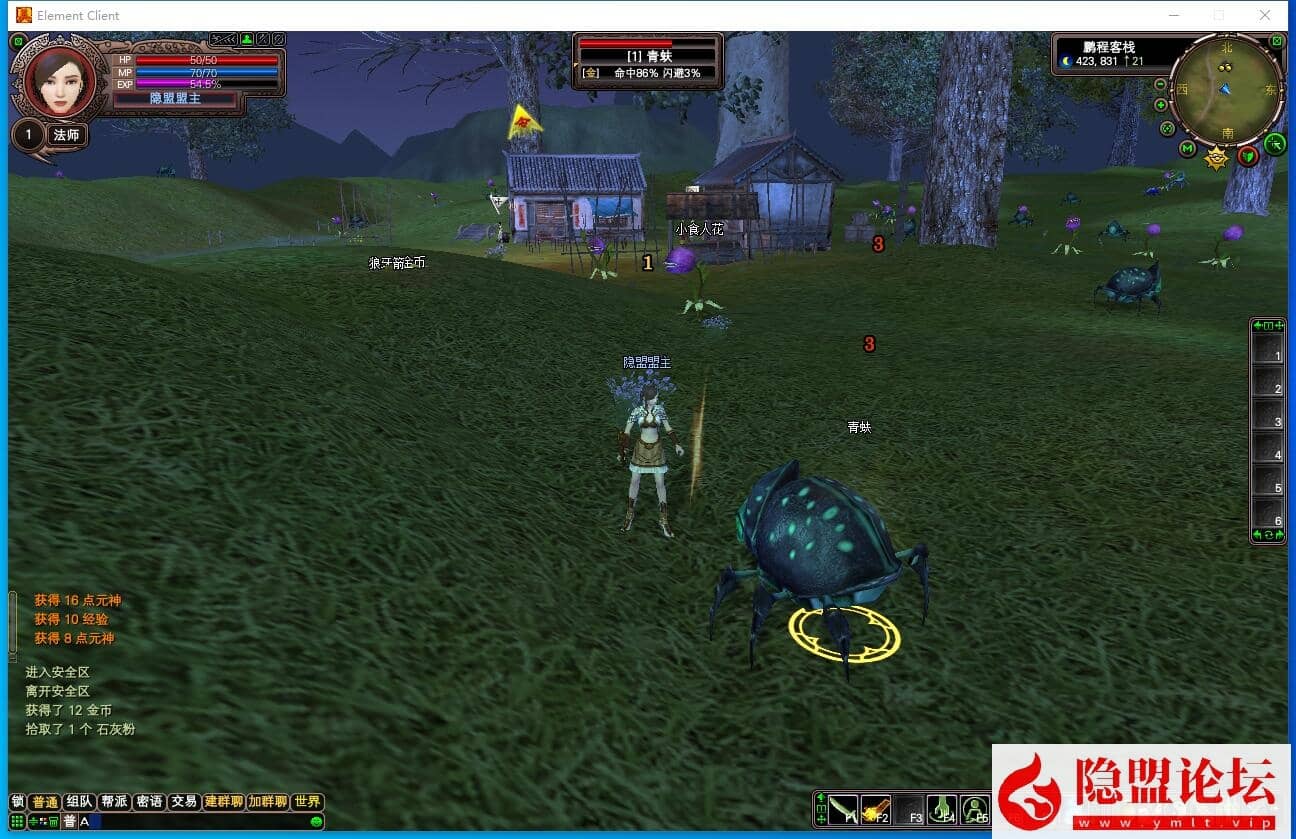Viewport: 1296px width, 839px height.
Task: Click the smiley emoticon icon in the chat bar
Action: coord(316,821)
